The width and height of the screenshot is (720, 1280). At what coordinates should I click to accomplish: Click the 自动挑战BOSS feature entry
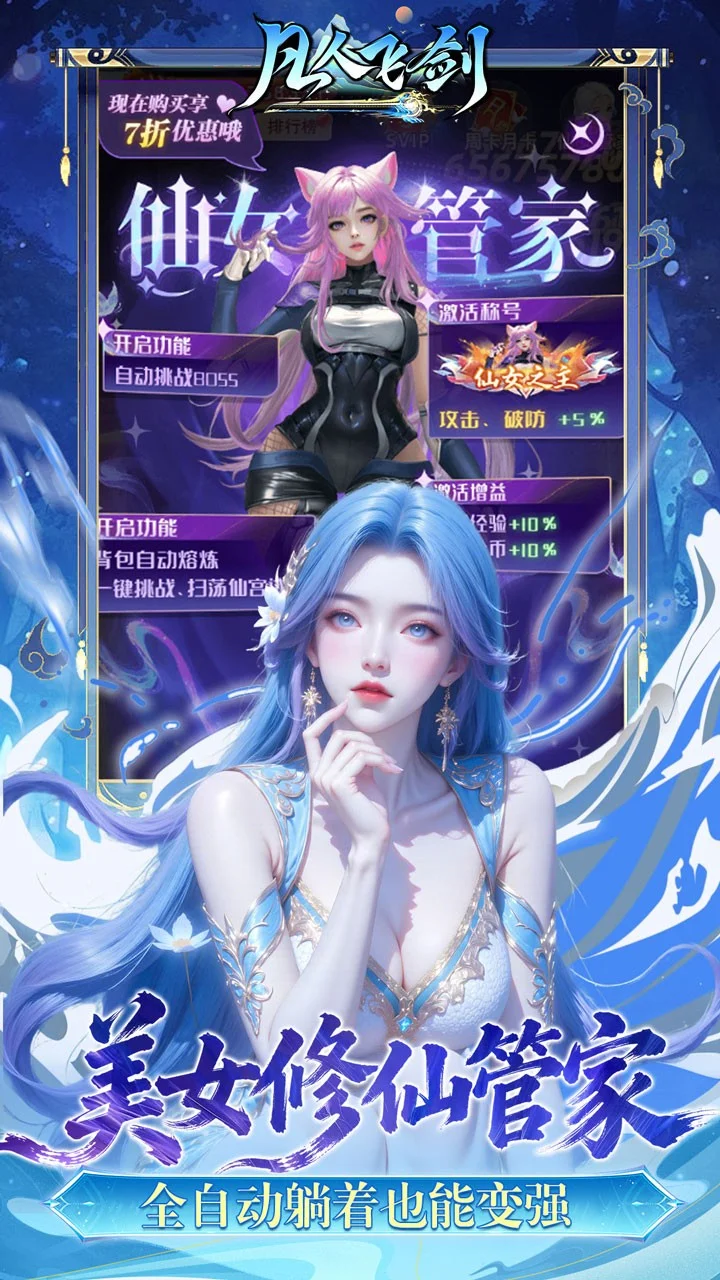[x=190, y=378]
